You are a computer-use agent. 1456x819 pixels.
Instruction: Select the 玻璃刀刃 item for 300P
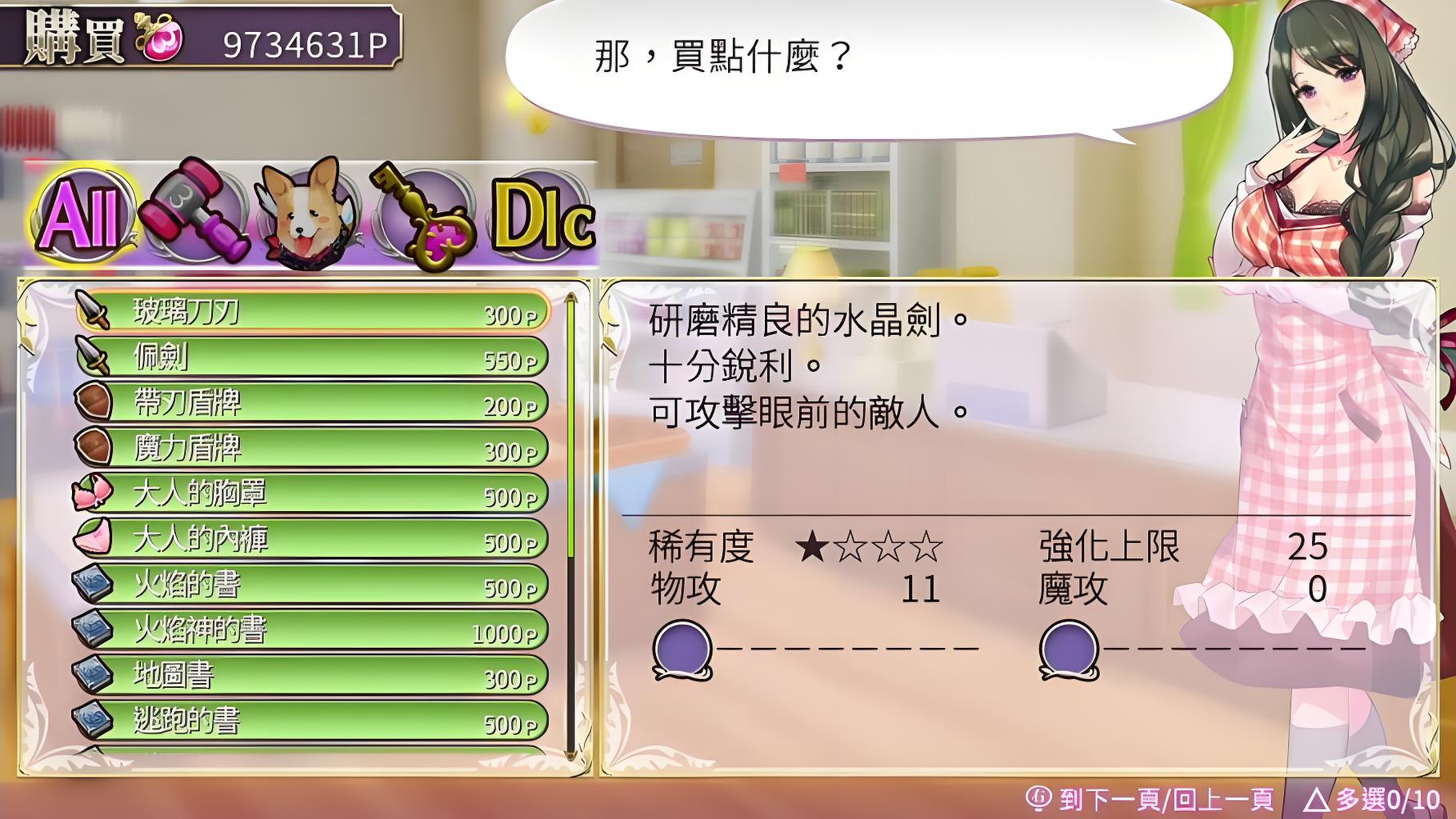tap(312, 312)
